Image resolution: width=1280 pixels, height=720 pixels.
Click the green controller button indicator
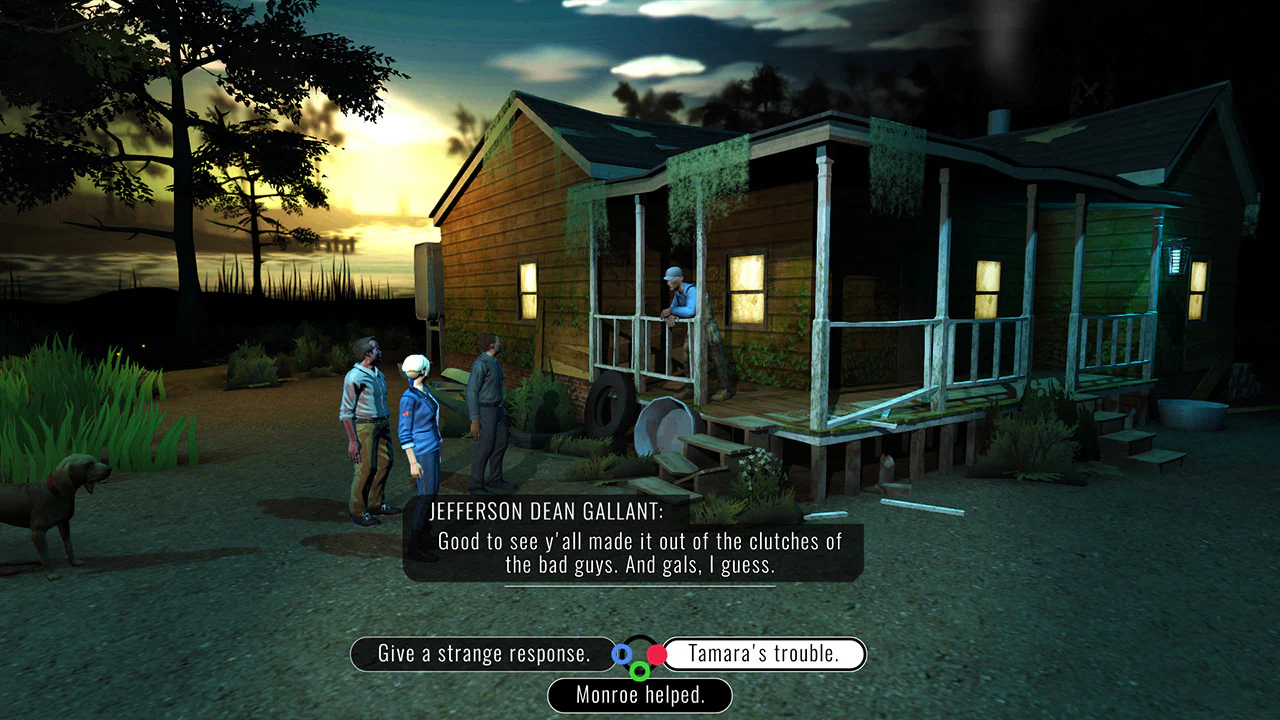pos(640,671)
